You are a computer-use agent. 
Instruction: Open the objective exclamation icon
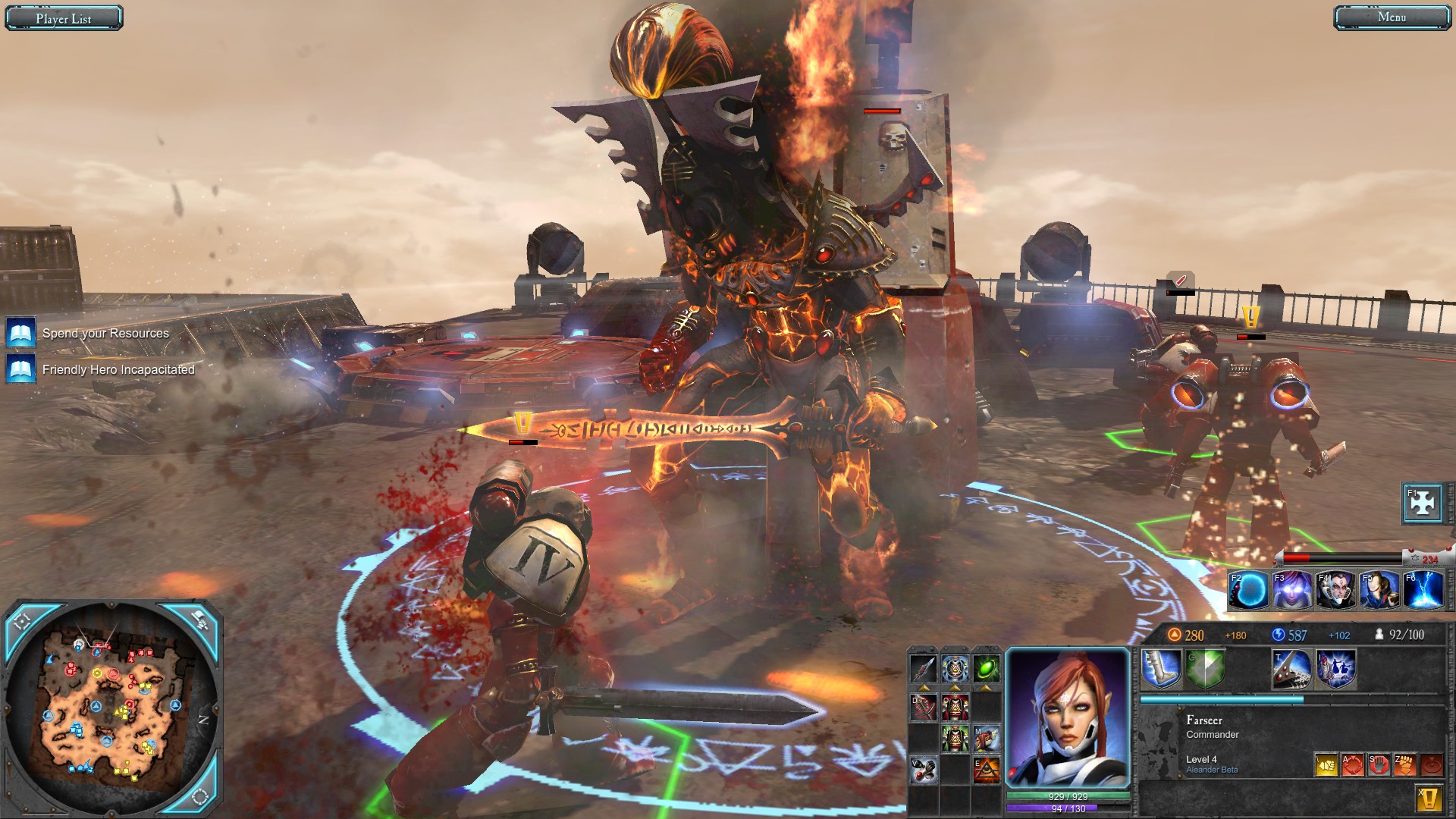coord(1431,796)
